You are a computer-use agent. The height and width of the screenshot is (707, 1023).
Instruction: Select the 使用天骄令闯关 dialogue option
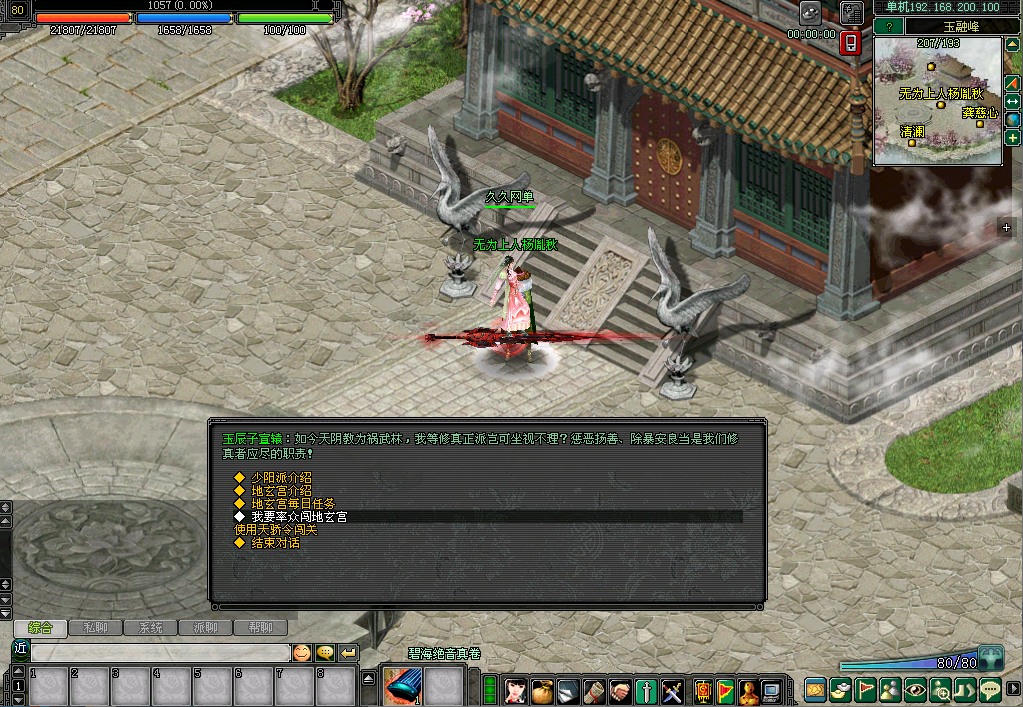coord(275,530)
